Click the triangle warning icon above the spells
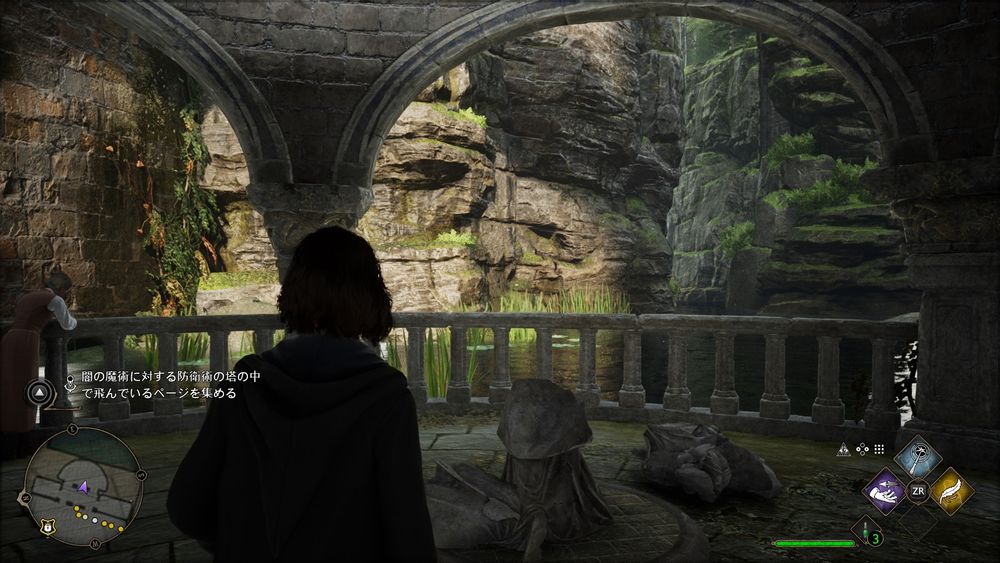 click(844, 450)
